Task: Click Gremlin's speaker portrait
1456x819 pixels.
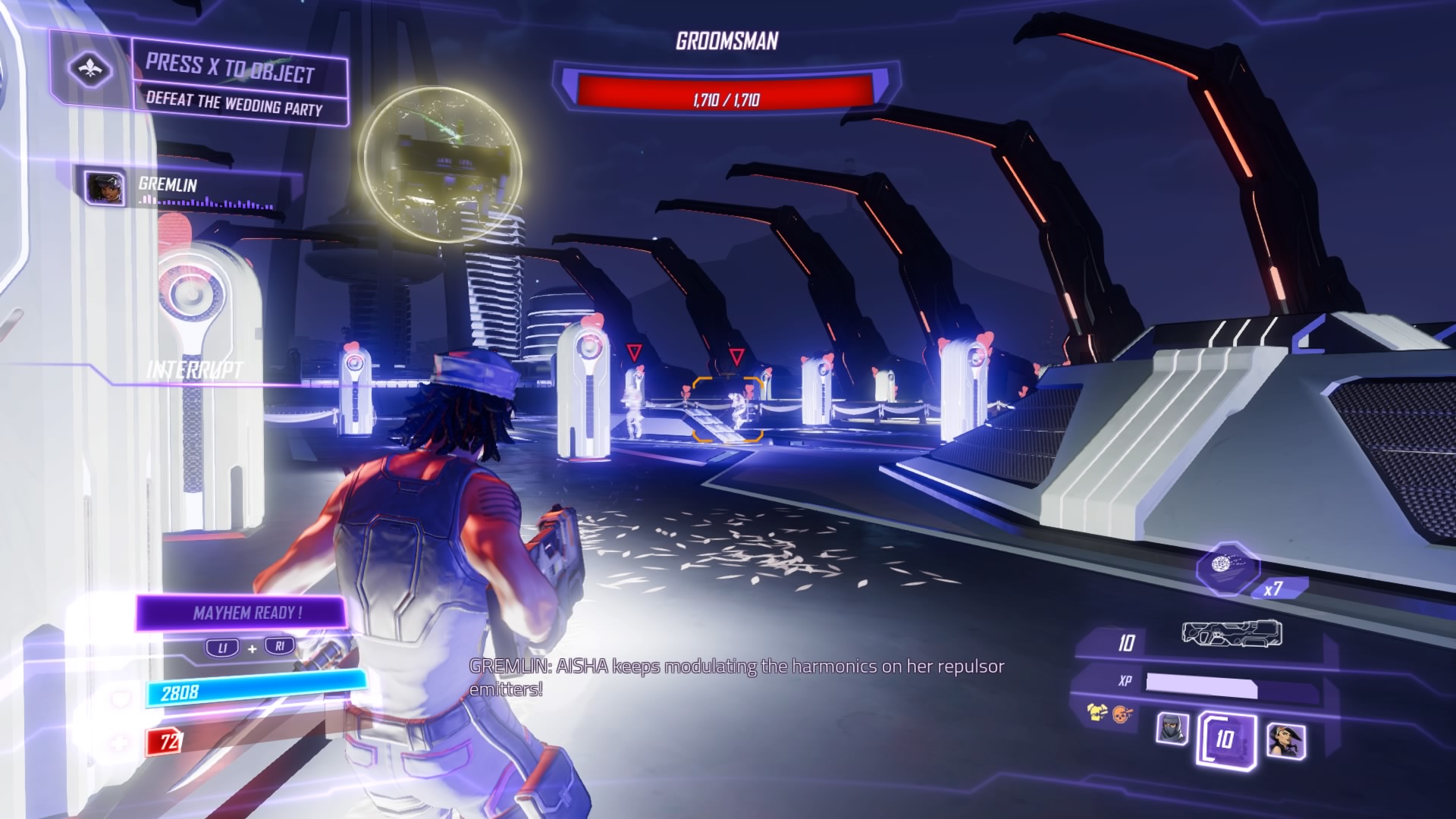Action: tap(105, 187)
